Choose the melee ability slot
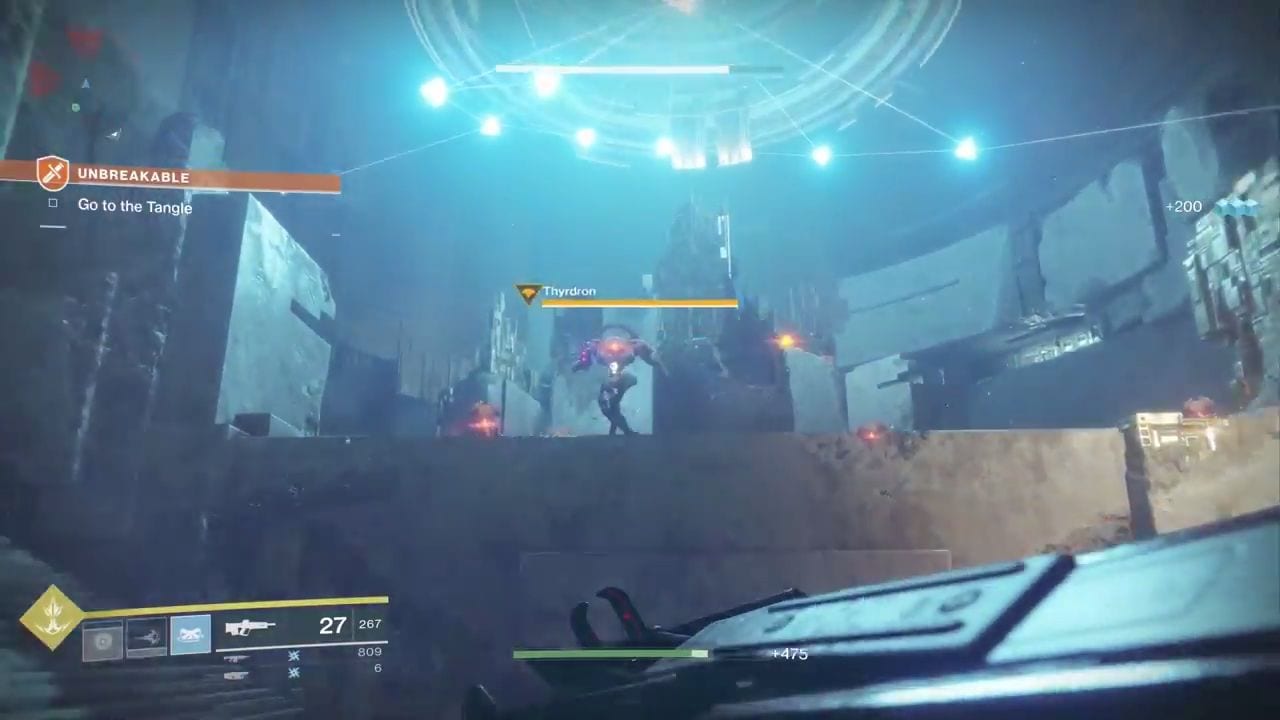Screen dimensions: 1280x720 click(x=146, y=638)
